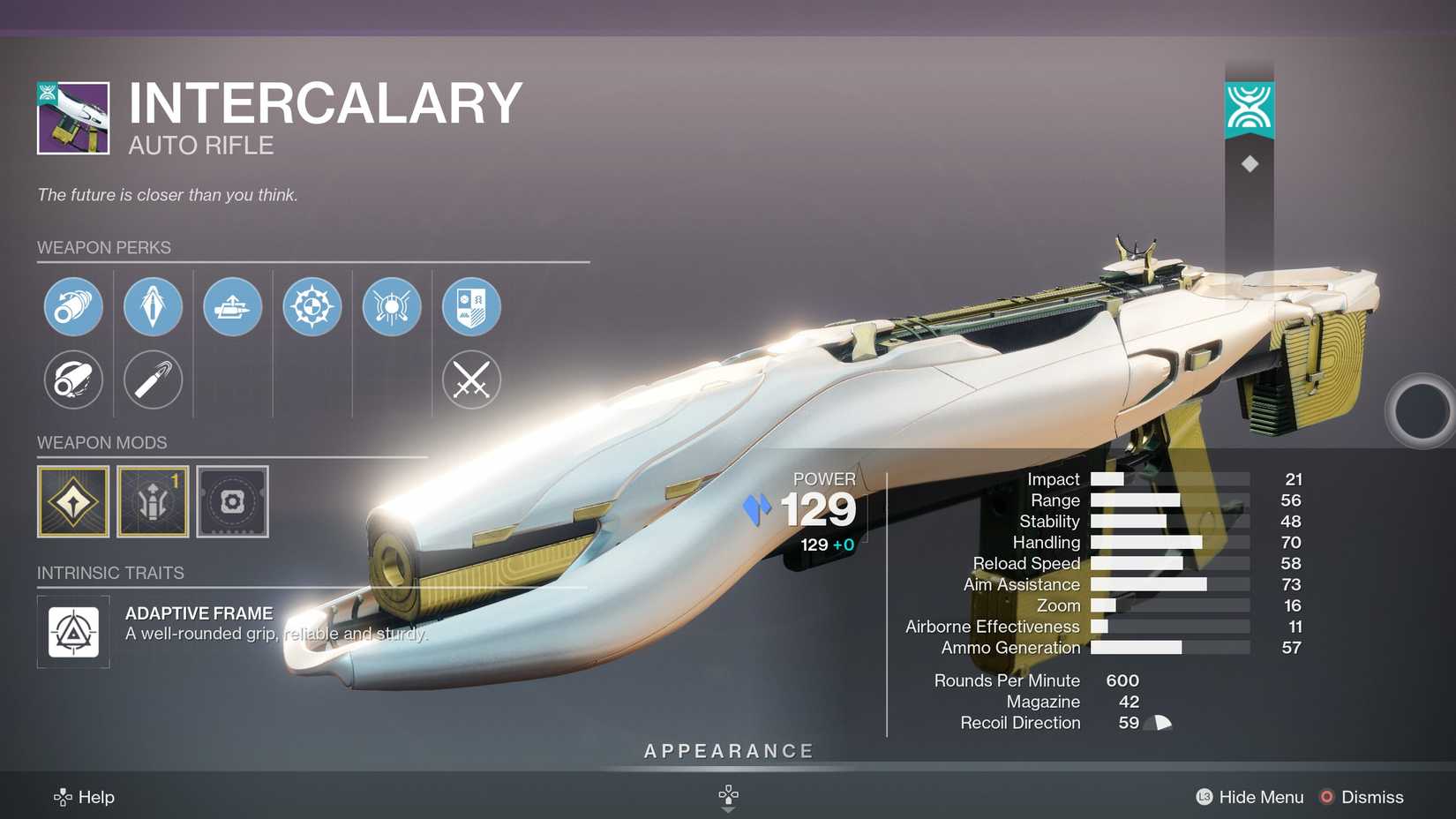
Task: Toggle the Backup Mag mod with counter 1
Action: click(153, 500)
